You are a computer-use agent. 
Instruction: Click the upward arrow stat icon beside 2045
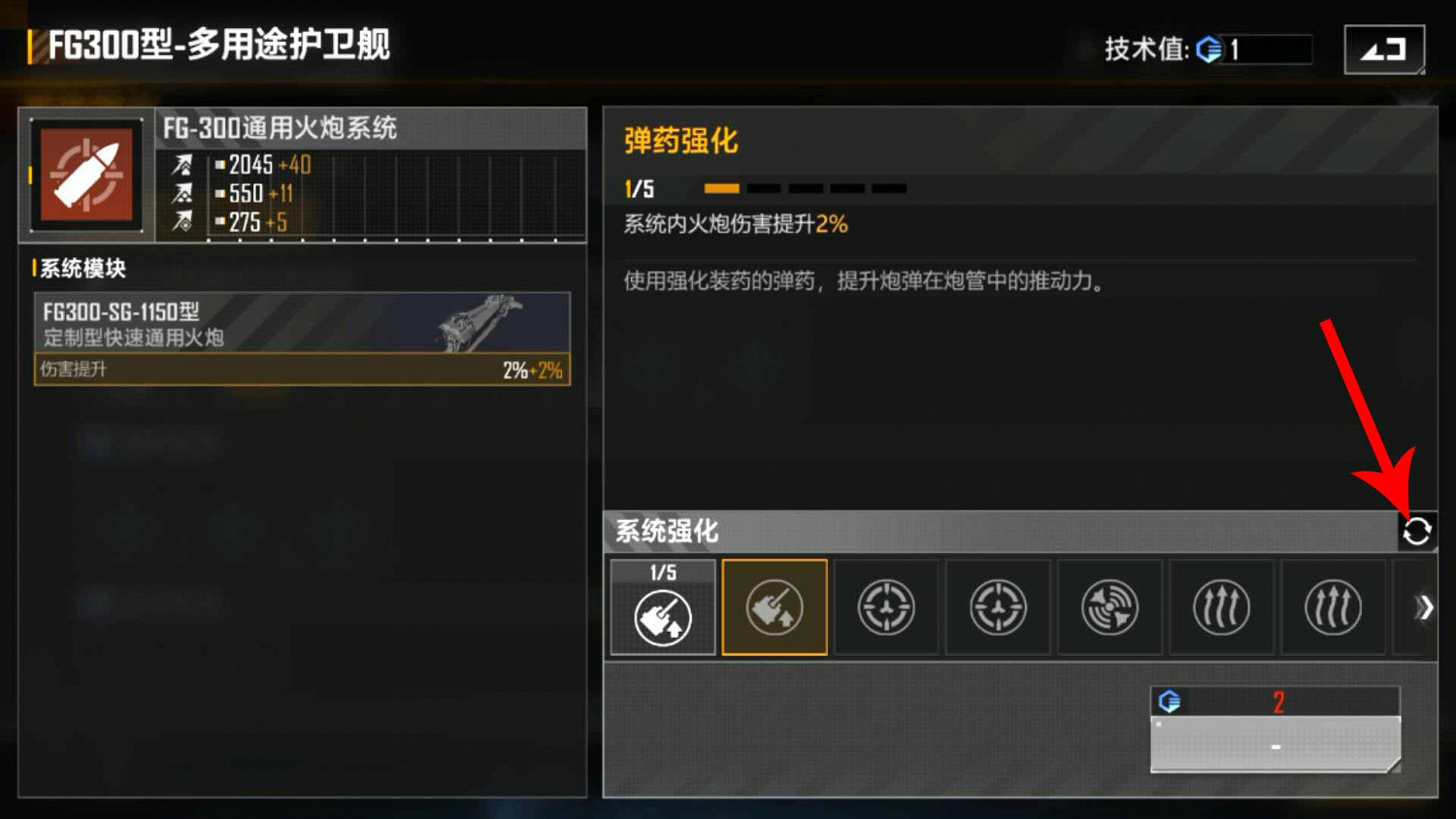184,165
